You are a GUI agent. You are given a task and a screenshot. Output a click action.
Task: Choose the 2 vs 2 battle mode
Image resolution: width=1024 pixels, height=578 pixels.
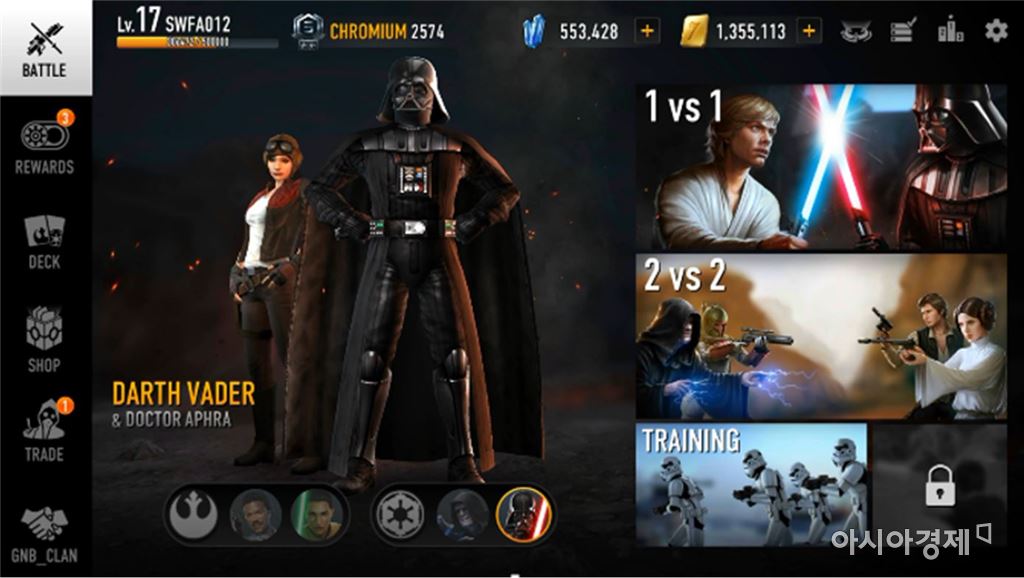(x=821, y=336)
